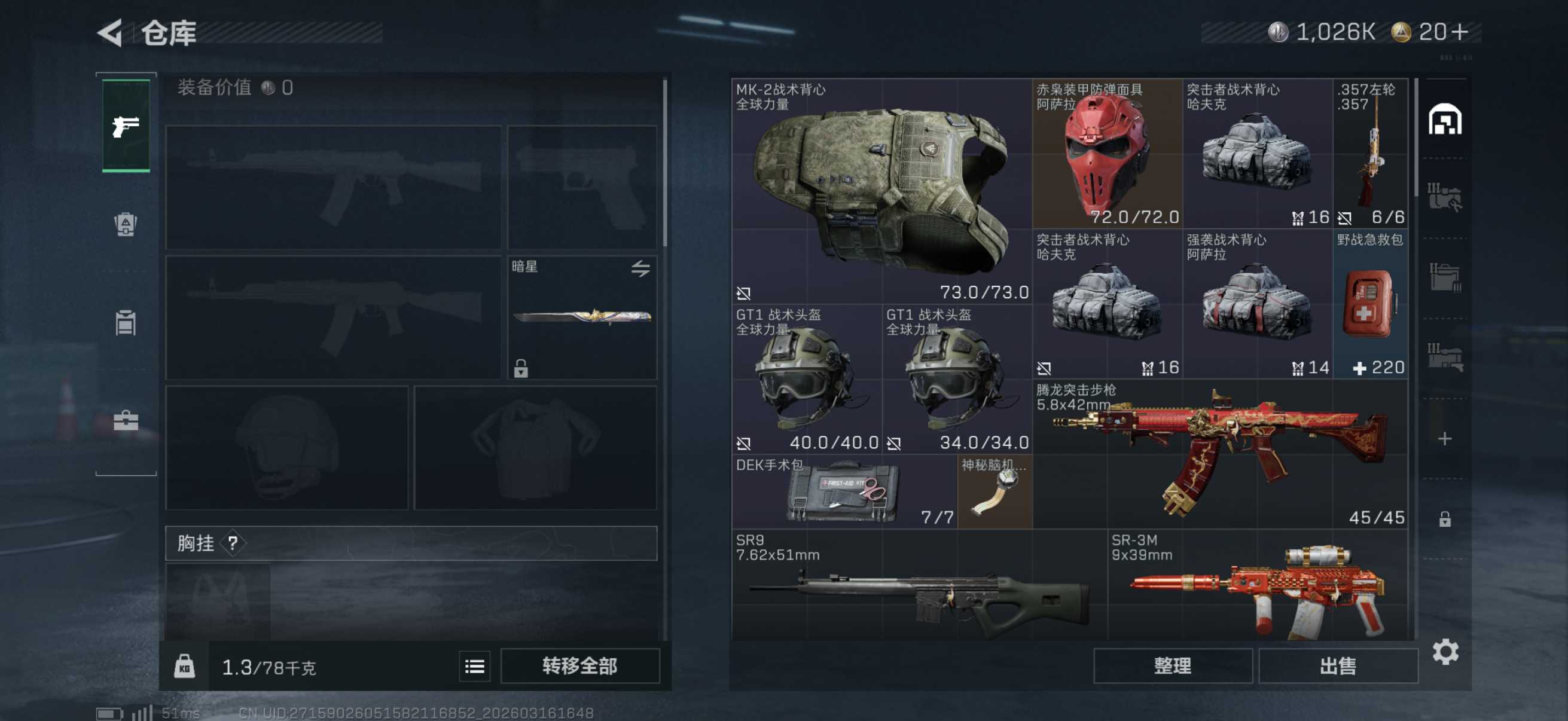Select the 神秘脑机 item
1568x721 pixels.
click(x=995, y=491)
